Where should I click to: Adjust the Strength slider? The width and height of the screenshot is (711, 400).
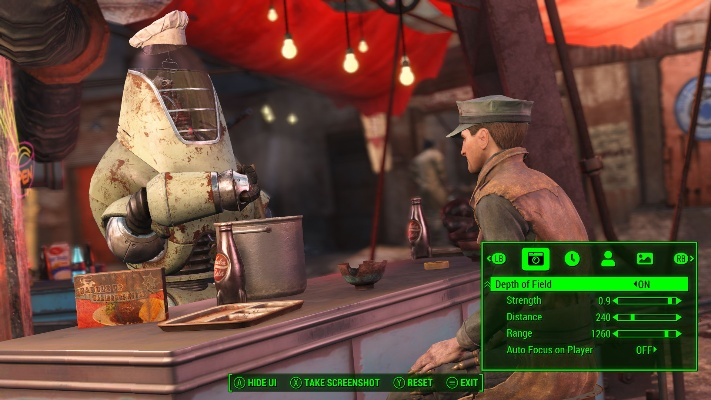(649, 300)
